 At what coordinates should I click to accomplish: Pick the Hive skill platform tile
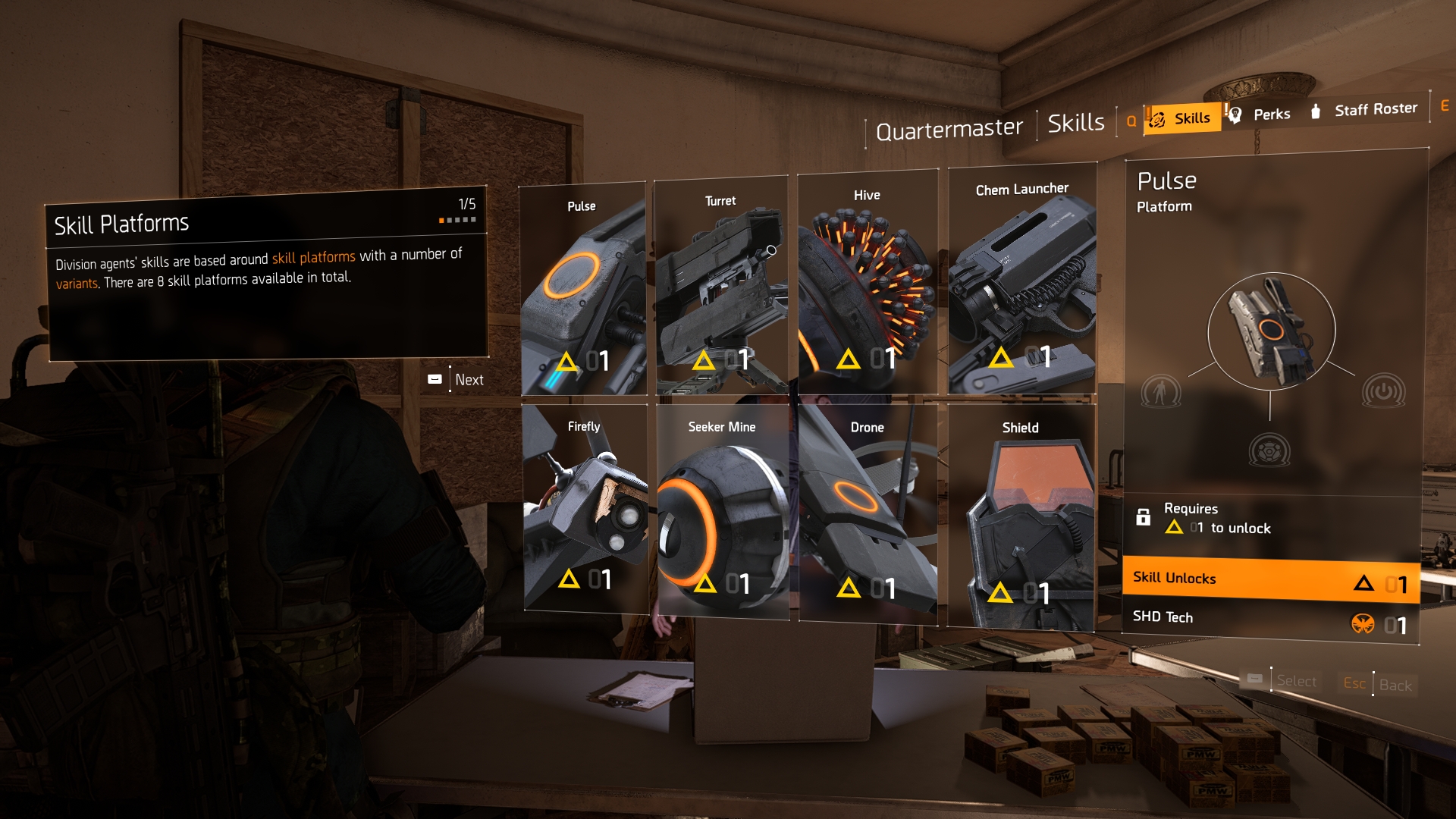point(867,282)
